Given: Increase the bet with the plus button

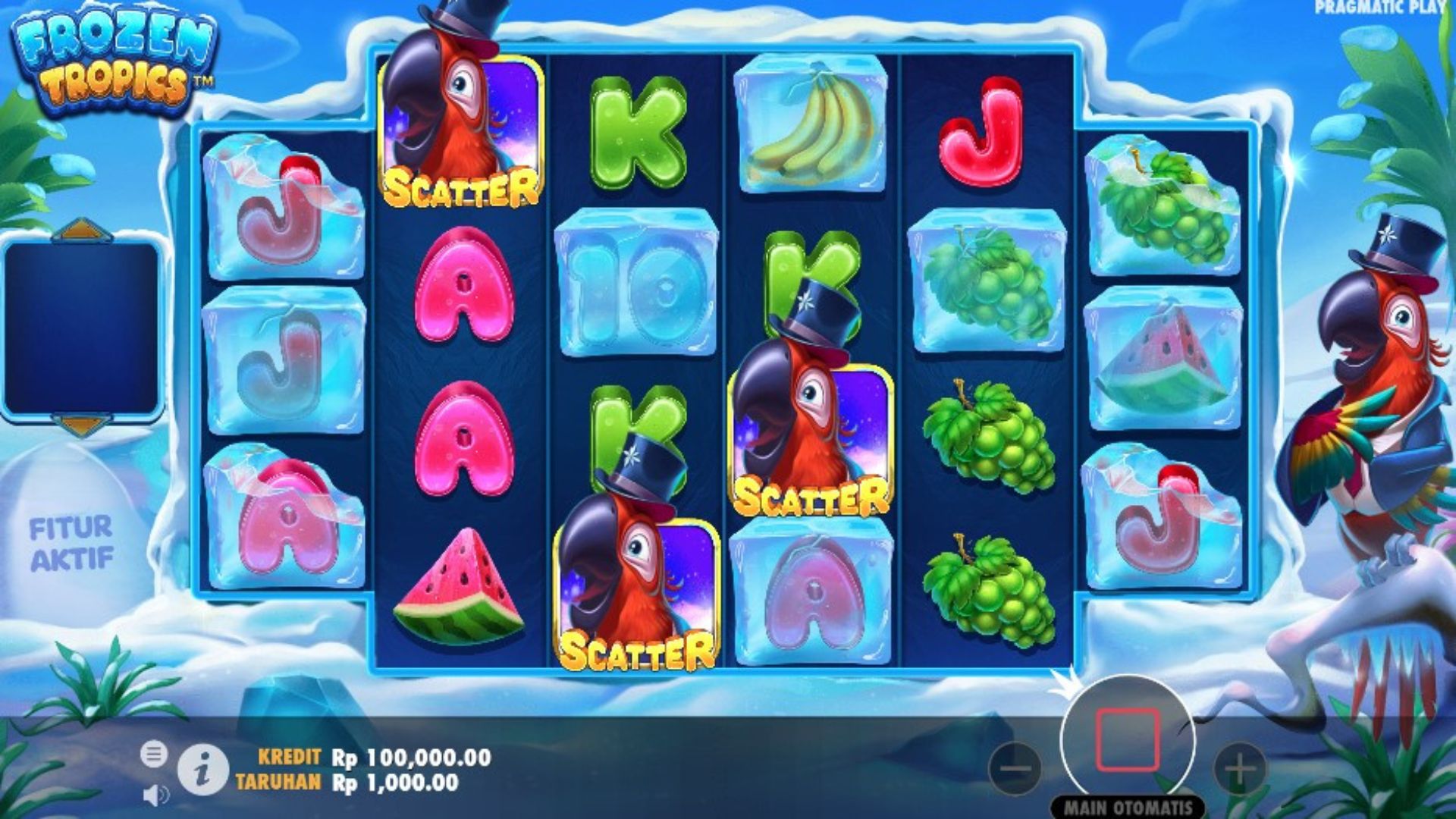Looking at the screenshot, I should click(1239, 768).
